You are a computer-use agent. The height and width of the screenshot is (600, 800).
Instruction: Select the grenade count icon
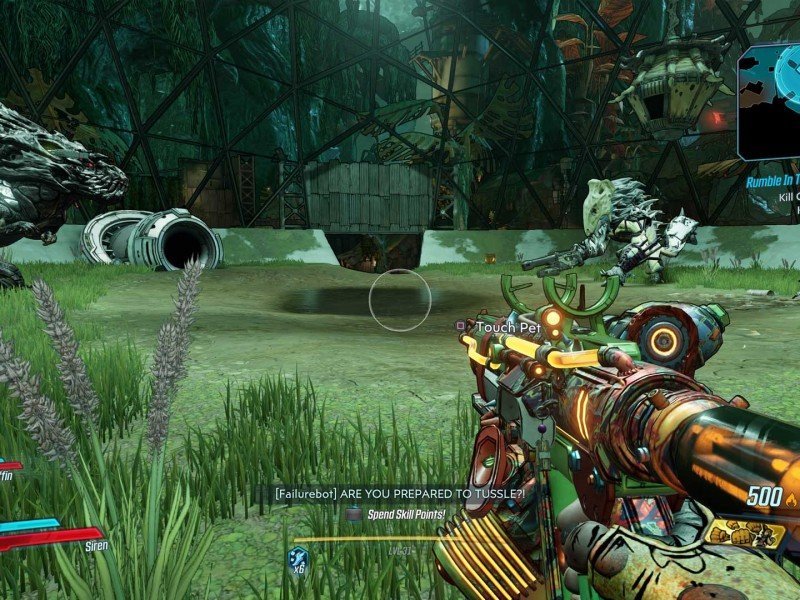pos(297,560)
